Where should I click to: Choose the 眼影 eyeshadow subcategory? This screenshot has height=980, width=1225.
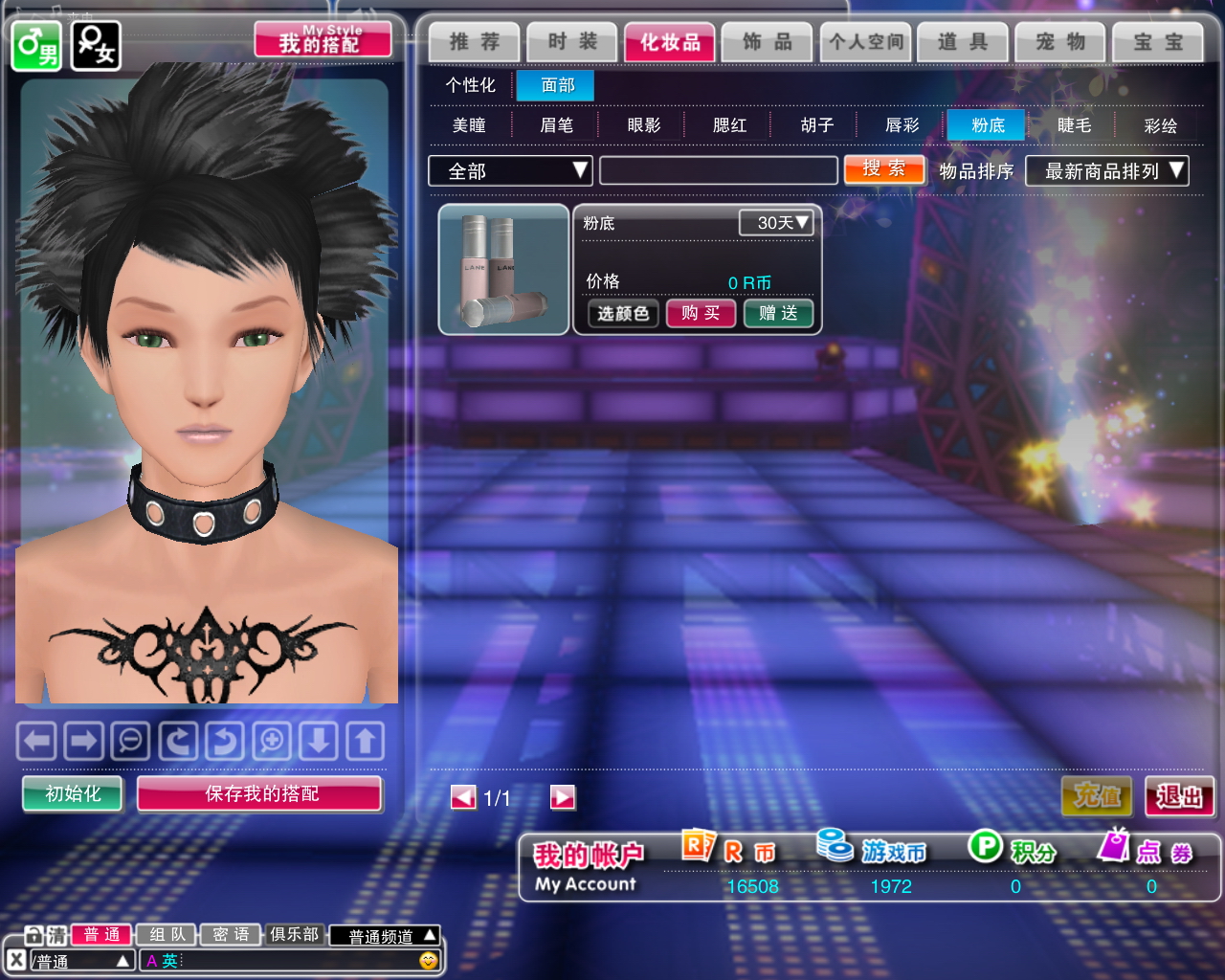644,125
